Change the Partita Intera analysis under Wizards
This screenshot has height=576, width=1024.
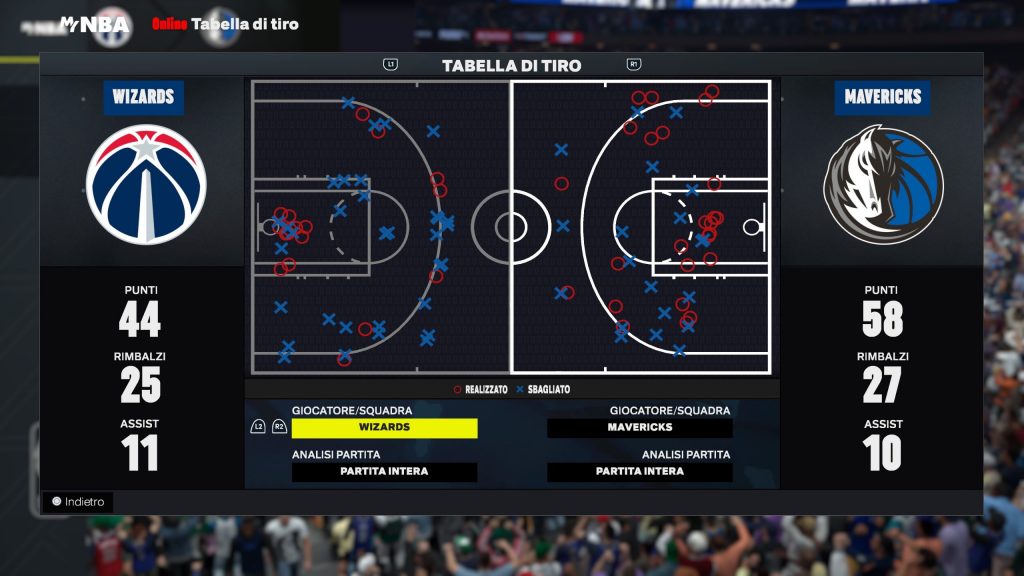tap(384, 472)
